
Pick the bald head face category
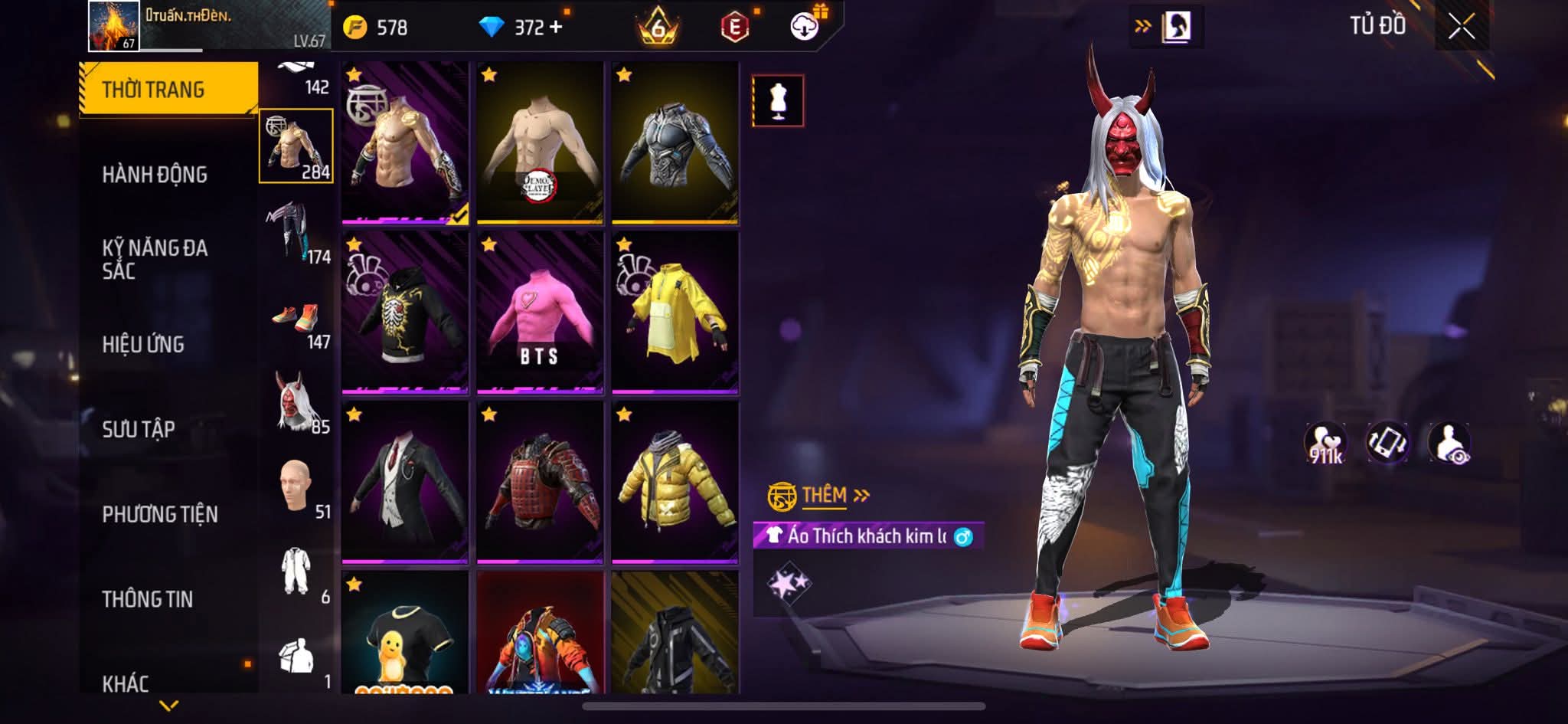296,486
